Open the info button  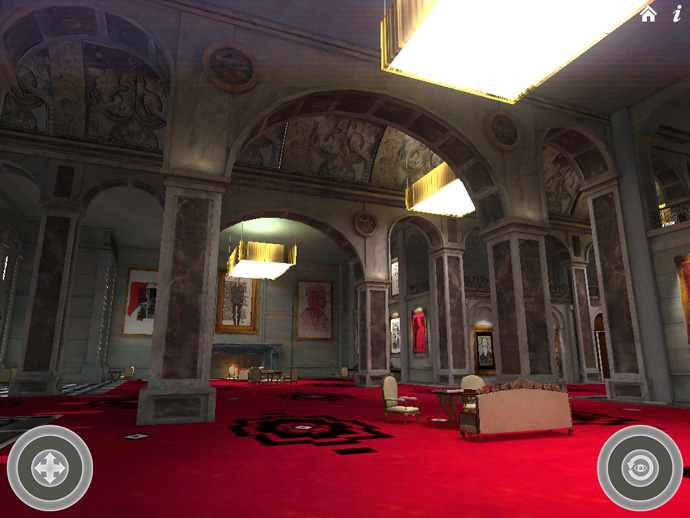[677, 14]
